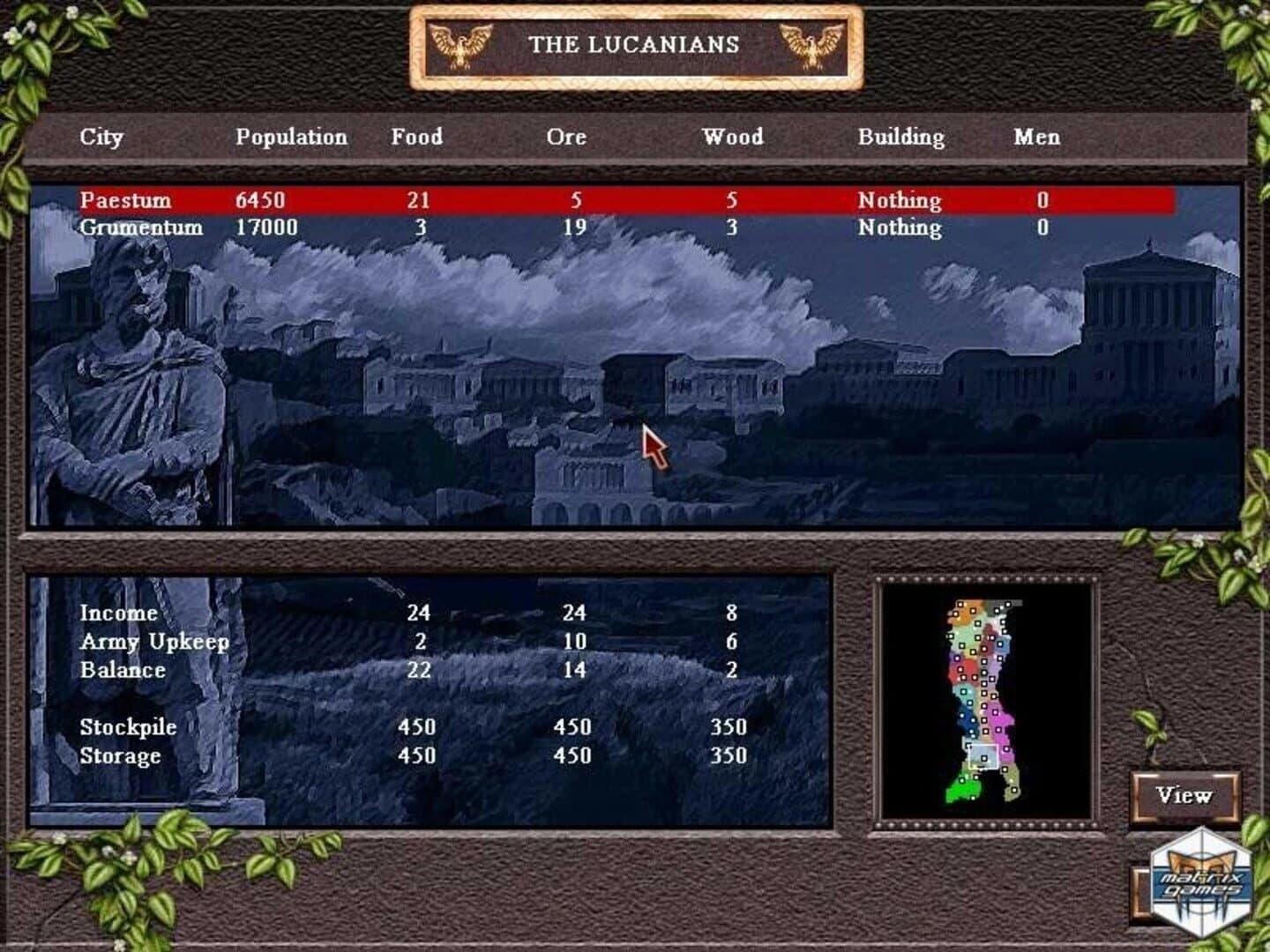Click the green territory on the minimap

pyautogui.click(x=965, y=789)
